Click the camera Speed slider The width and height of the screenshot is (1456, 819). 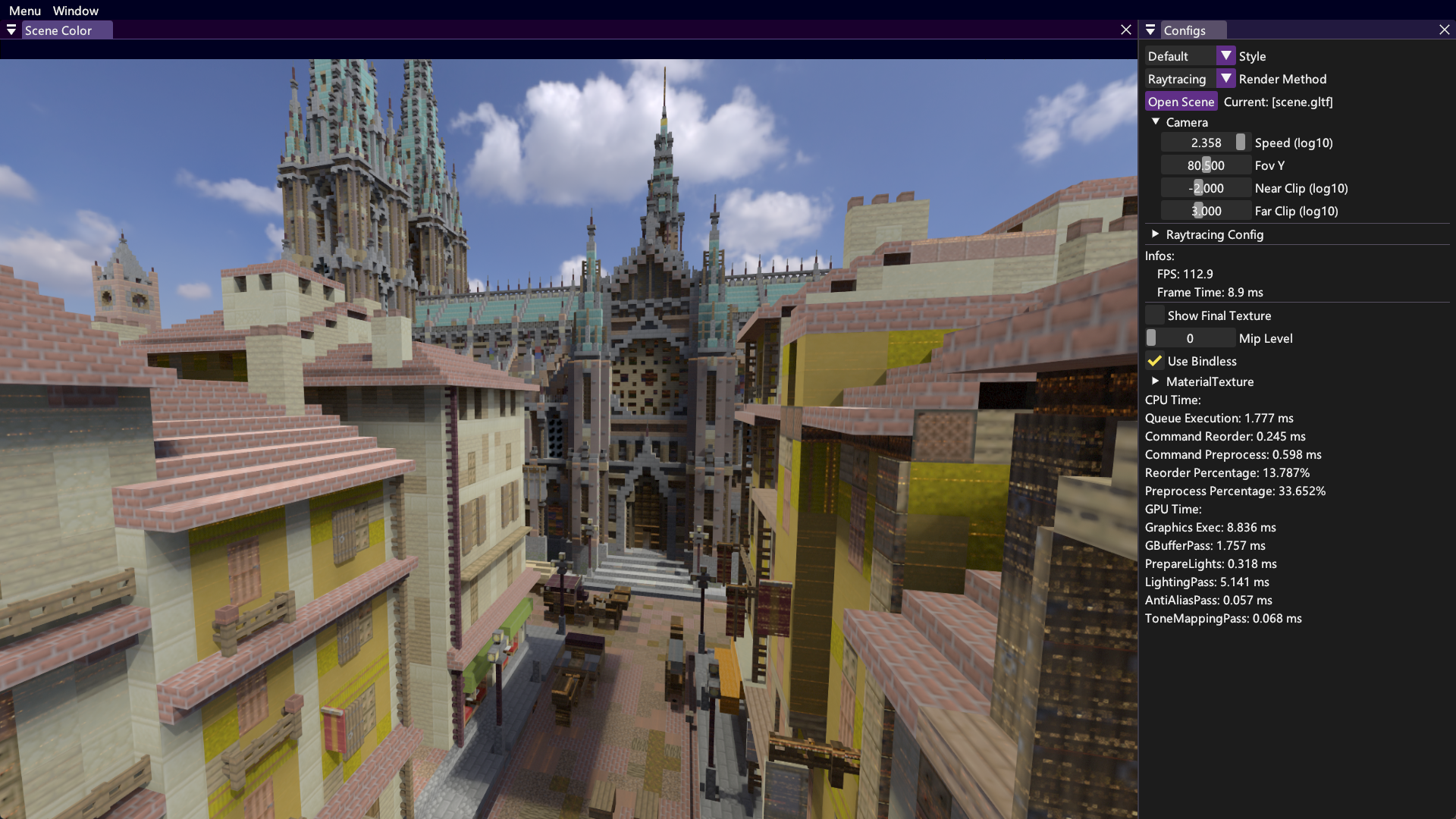pos(1206,143)
